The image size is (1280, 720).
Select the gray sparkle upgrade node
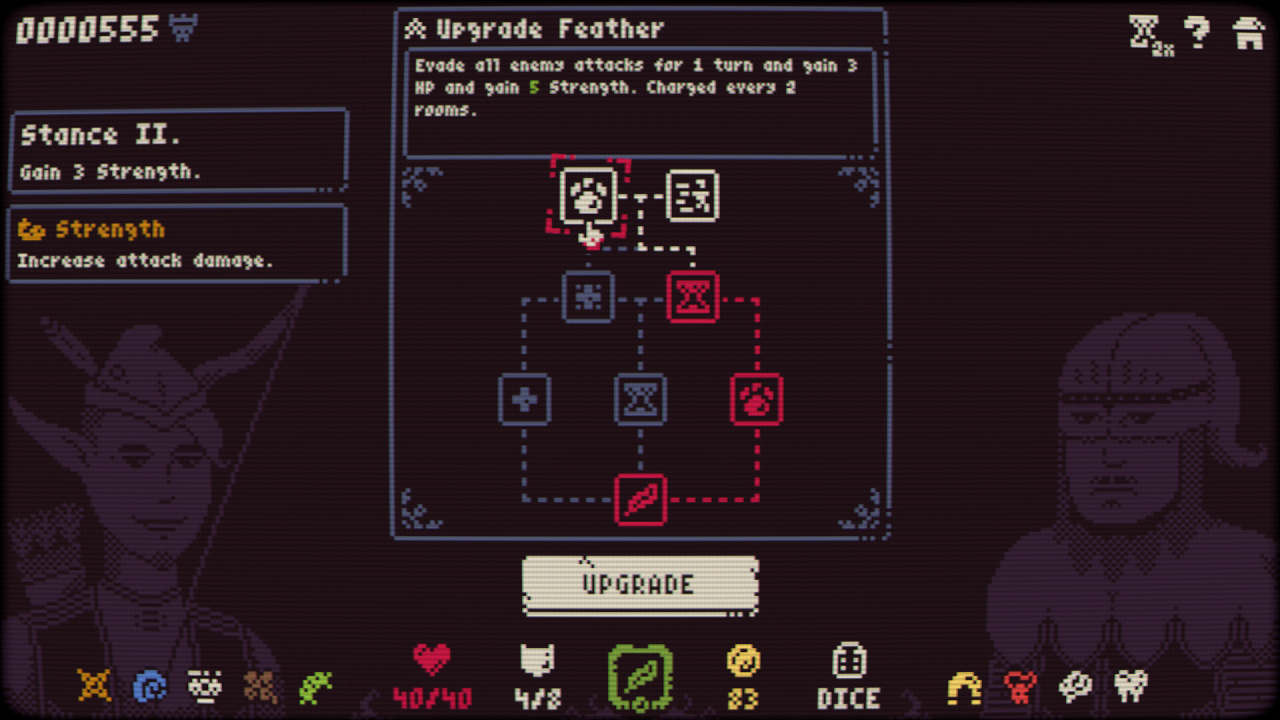pos(588,297)
